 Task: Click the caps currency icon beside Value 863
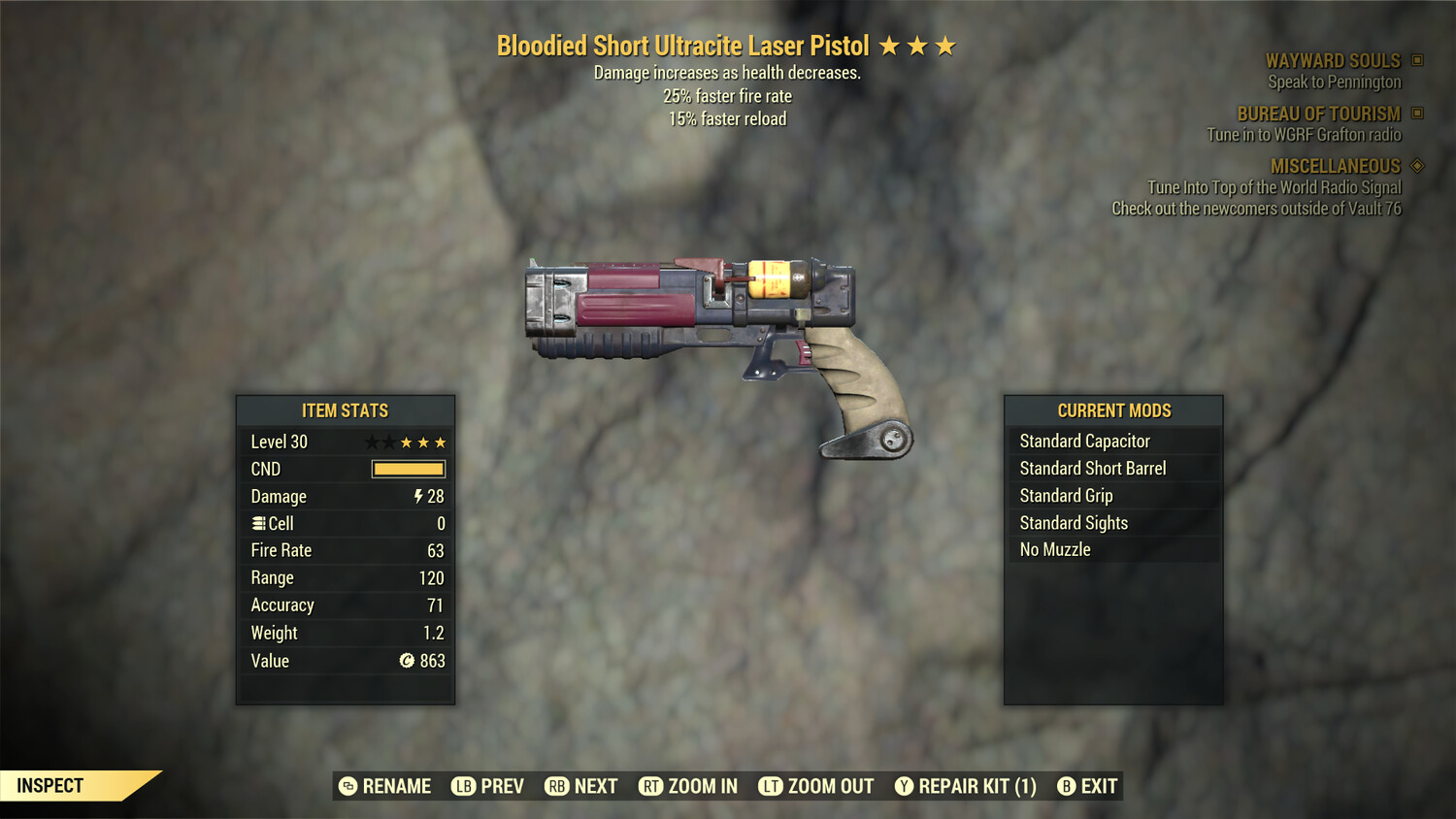[409, 661]
